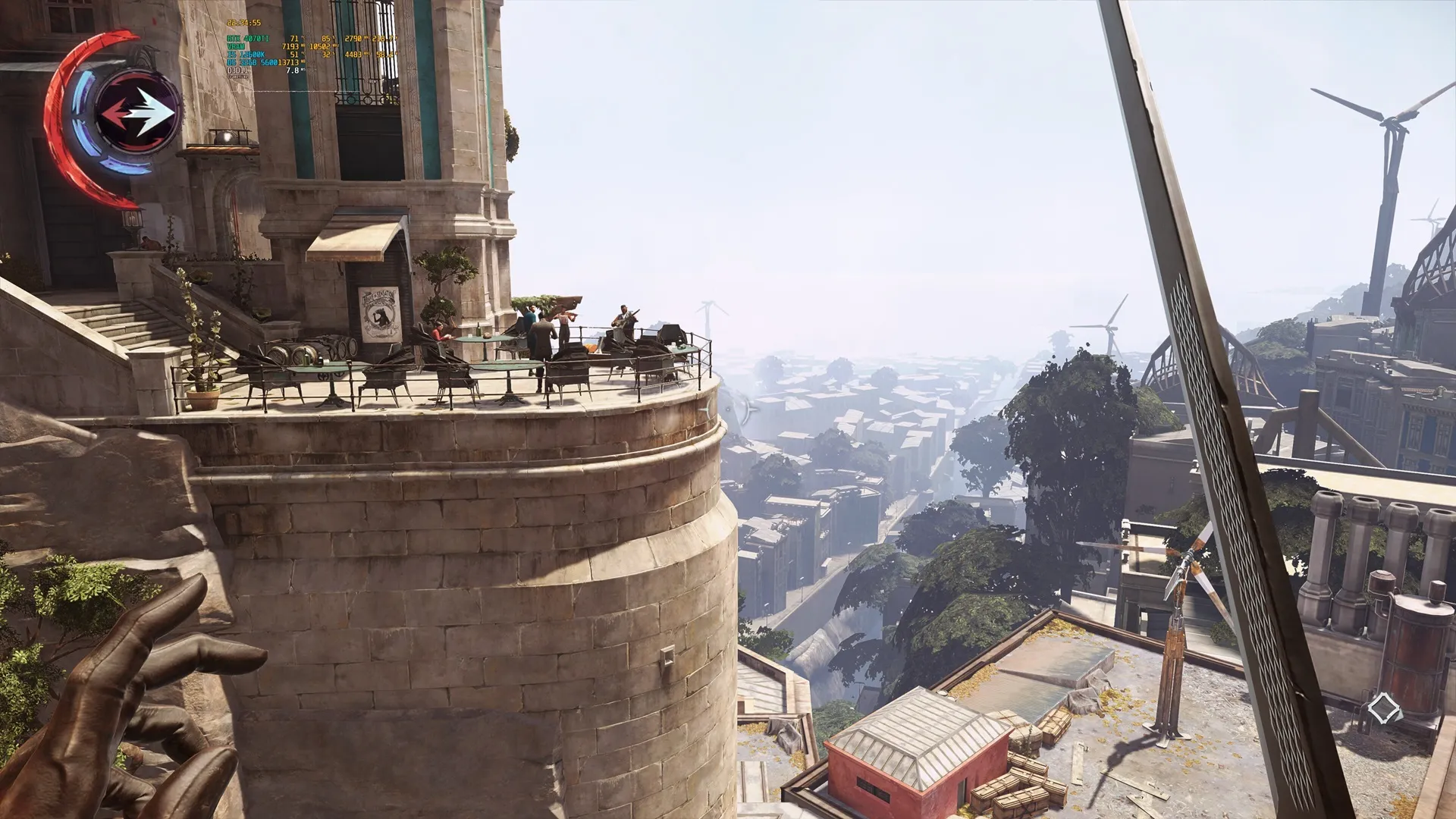Click the white diamond waypoint marker
This screenshot has width=1456, height=819.
1382,710
